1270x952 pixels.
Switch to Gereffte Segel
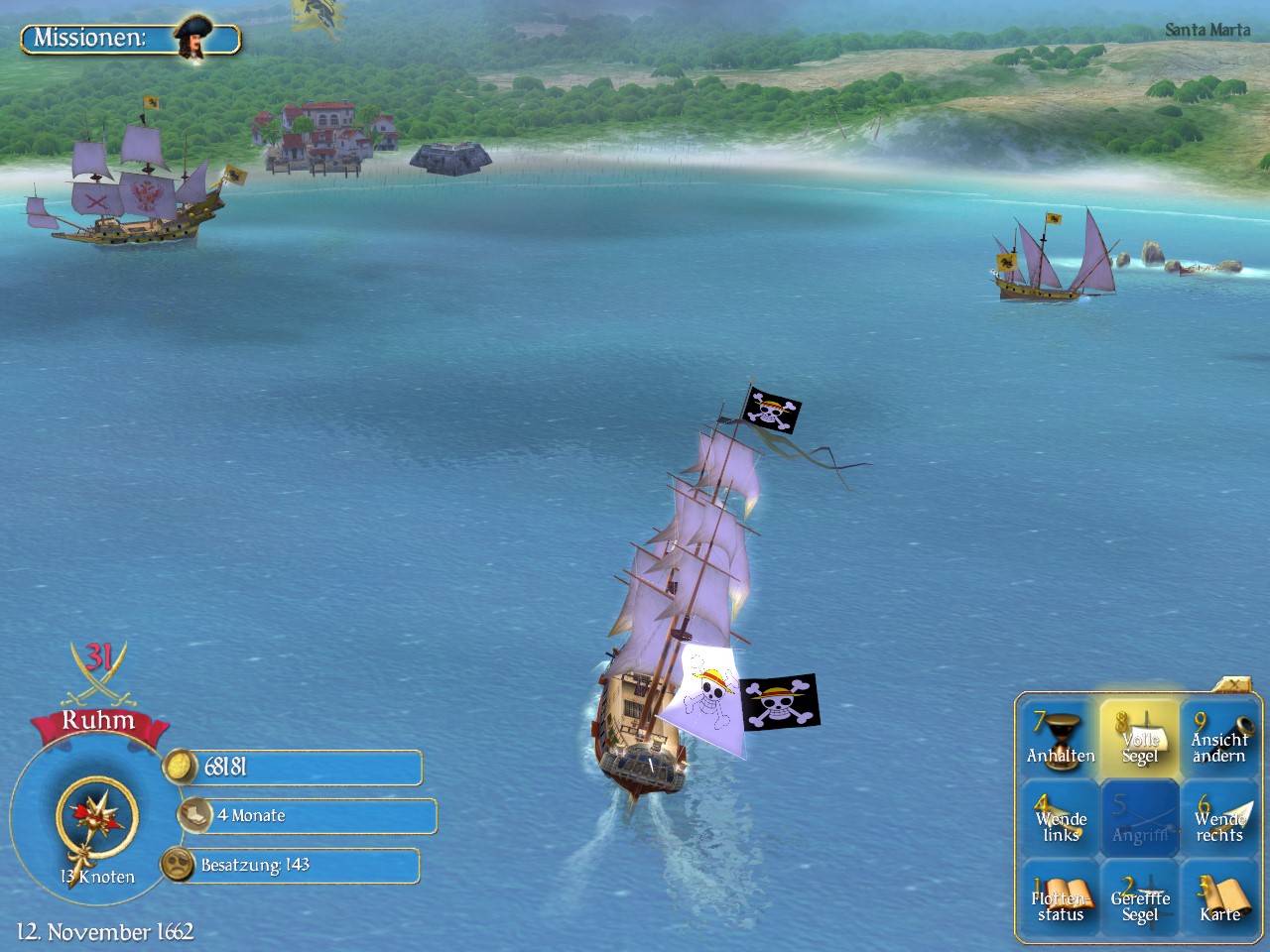[1140, 899]
